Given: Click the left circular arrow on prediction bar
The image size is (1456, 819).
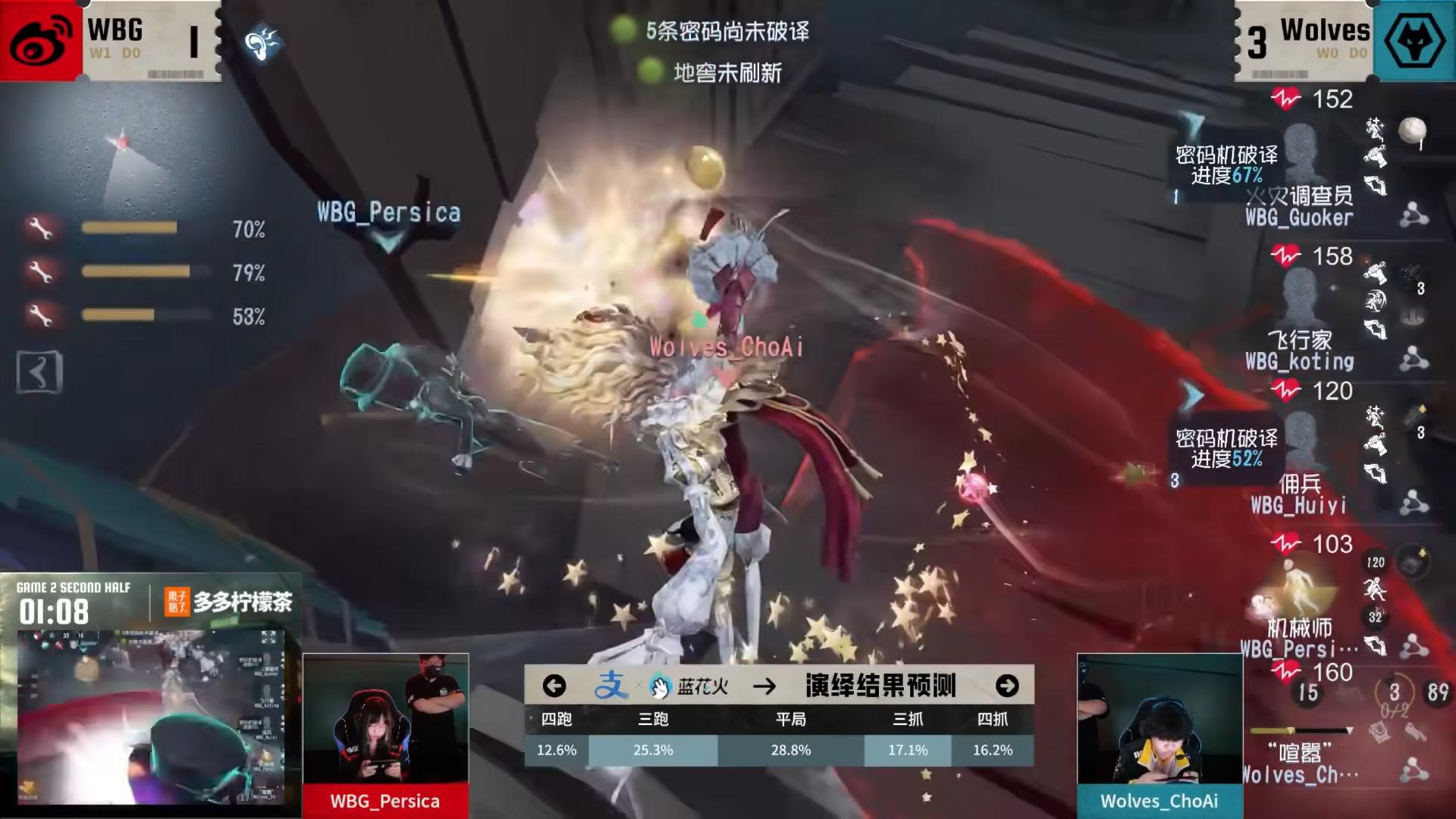Looking at the screenshot, I should pyautogui.click(x=556, y=686).
